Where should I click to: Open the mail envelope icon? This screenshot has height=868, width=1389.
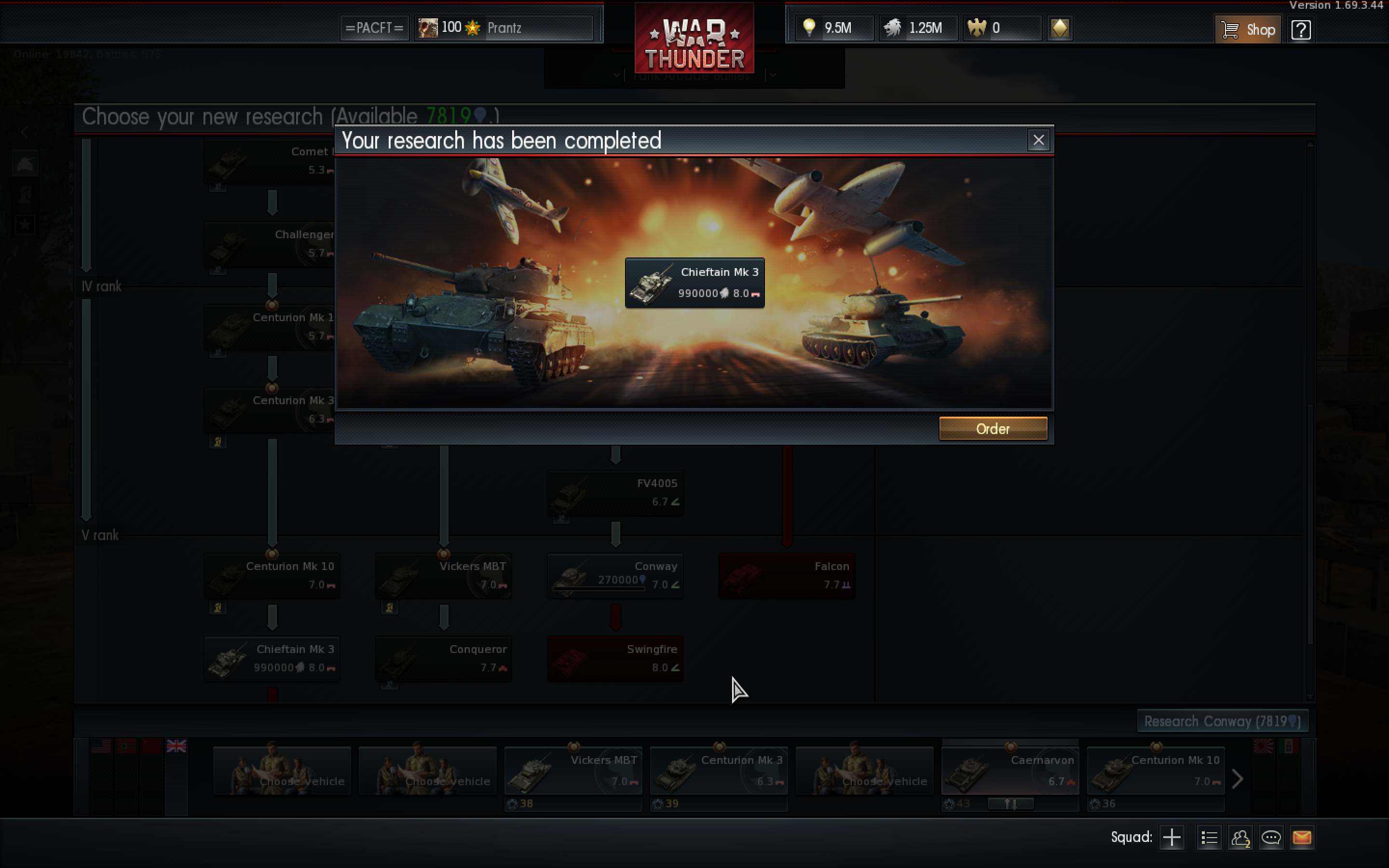click(x=1301, y=837)
